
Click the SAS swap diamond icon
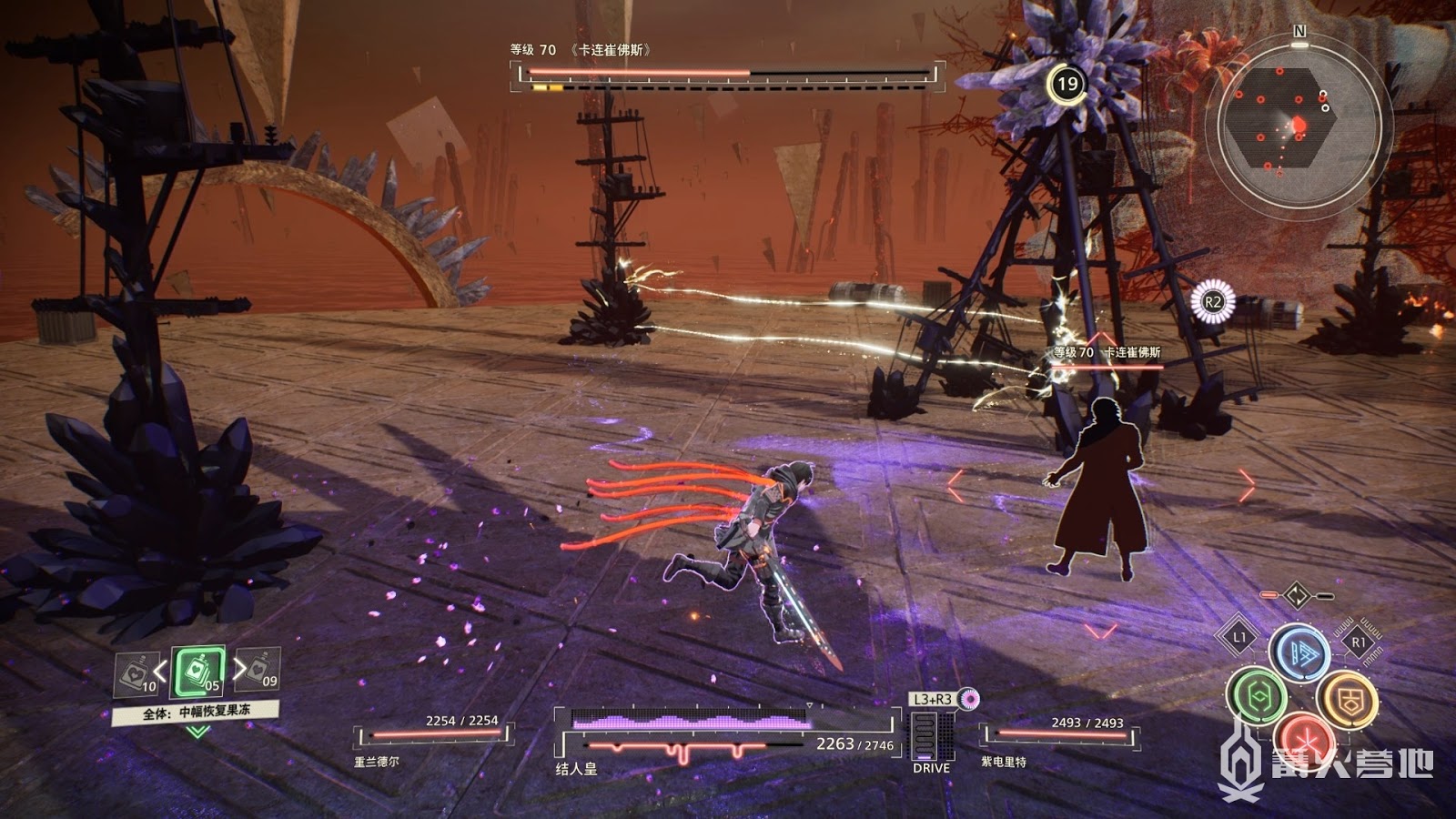(1296, 596)
